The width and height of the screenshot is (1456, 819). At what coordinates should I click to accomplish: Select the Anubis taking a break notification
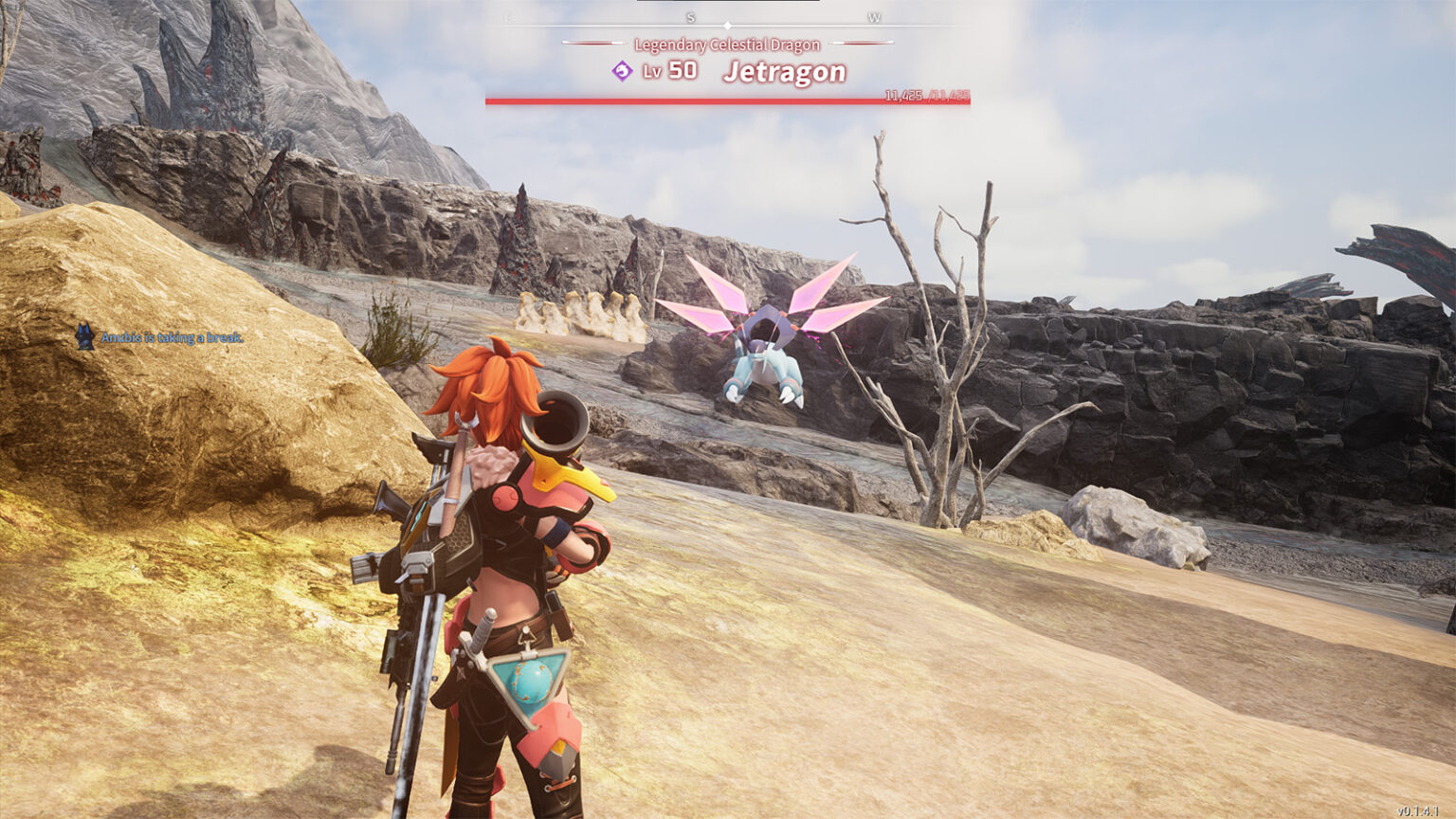161,337
